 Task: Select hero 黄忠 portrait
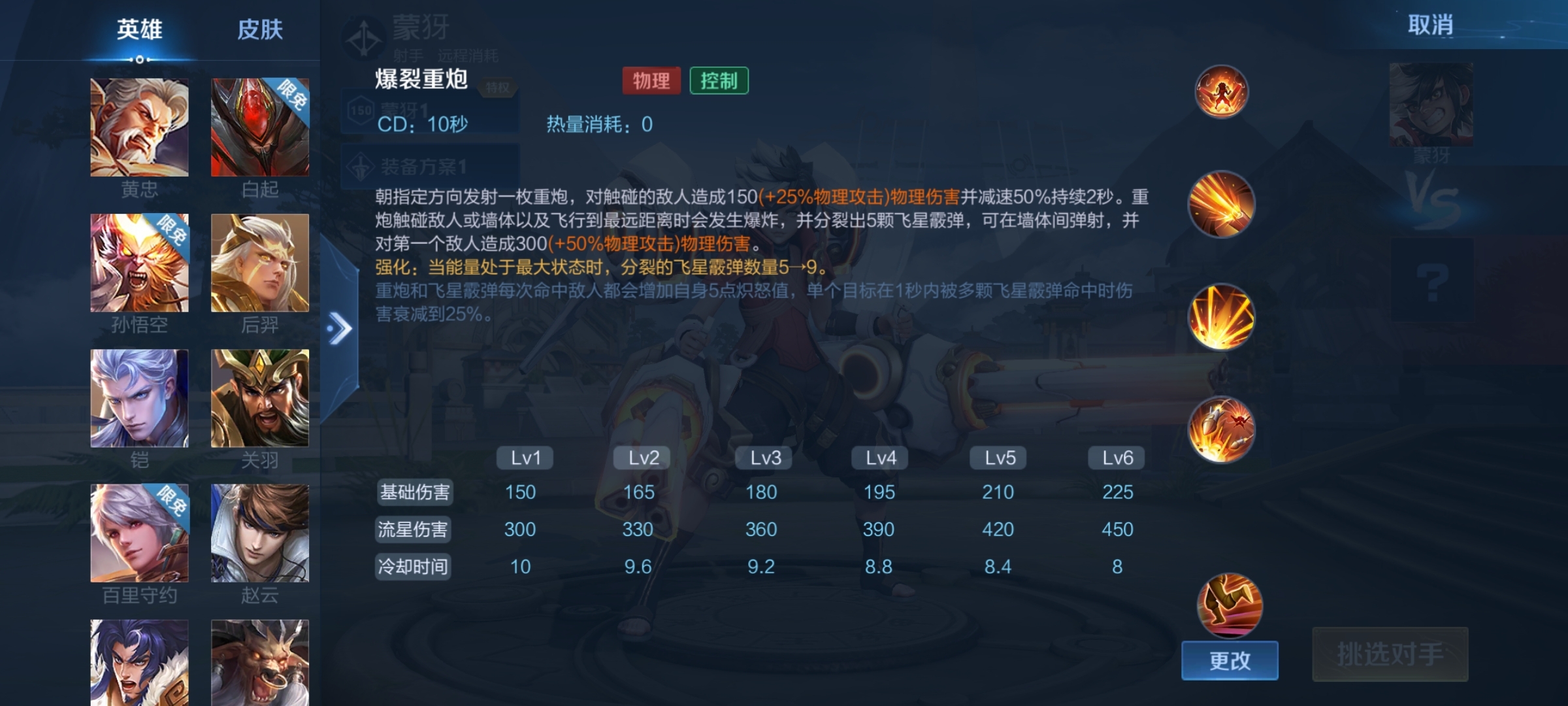pos(139,127)
